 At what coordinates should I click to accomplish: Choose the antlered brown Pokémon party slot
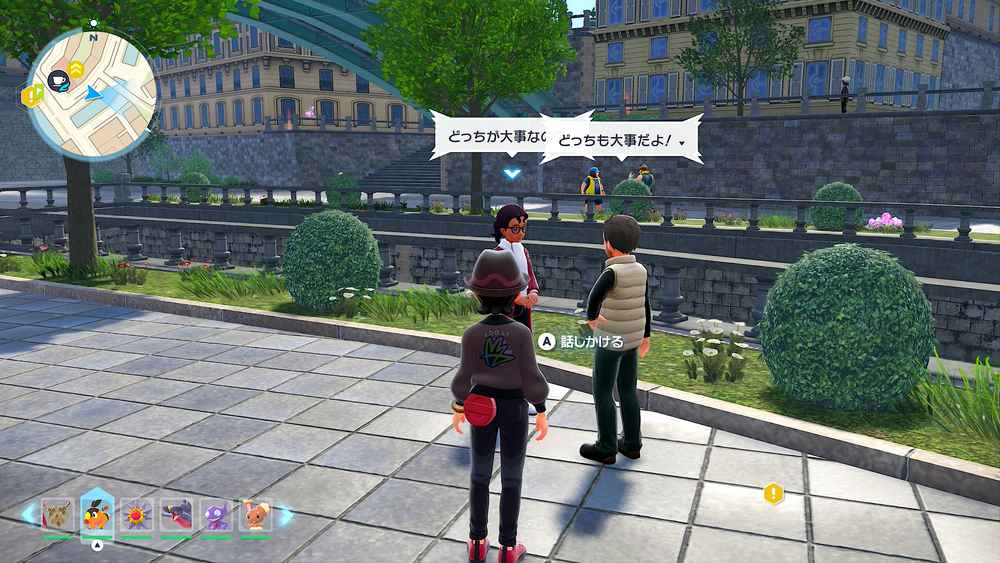click(x=57, y=516)
